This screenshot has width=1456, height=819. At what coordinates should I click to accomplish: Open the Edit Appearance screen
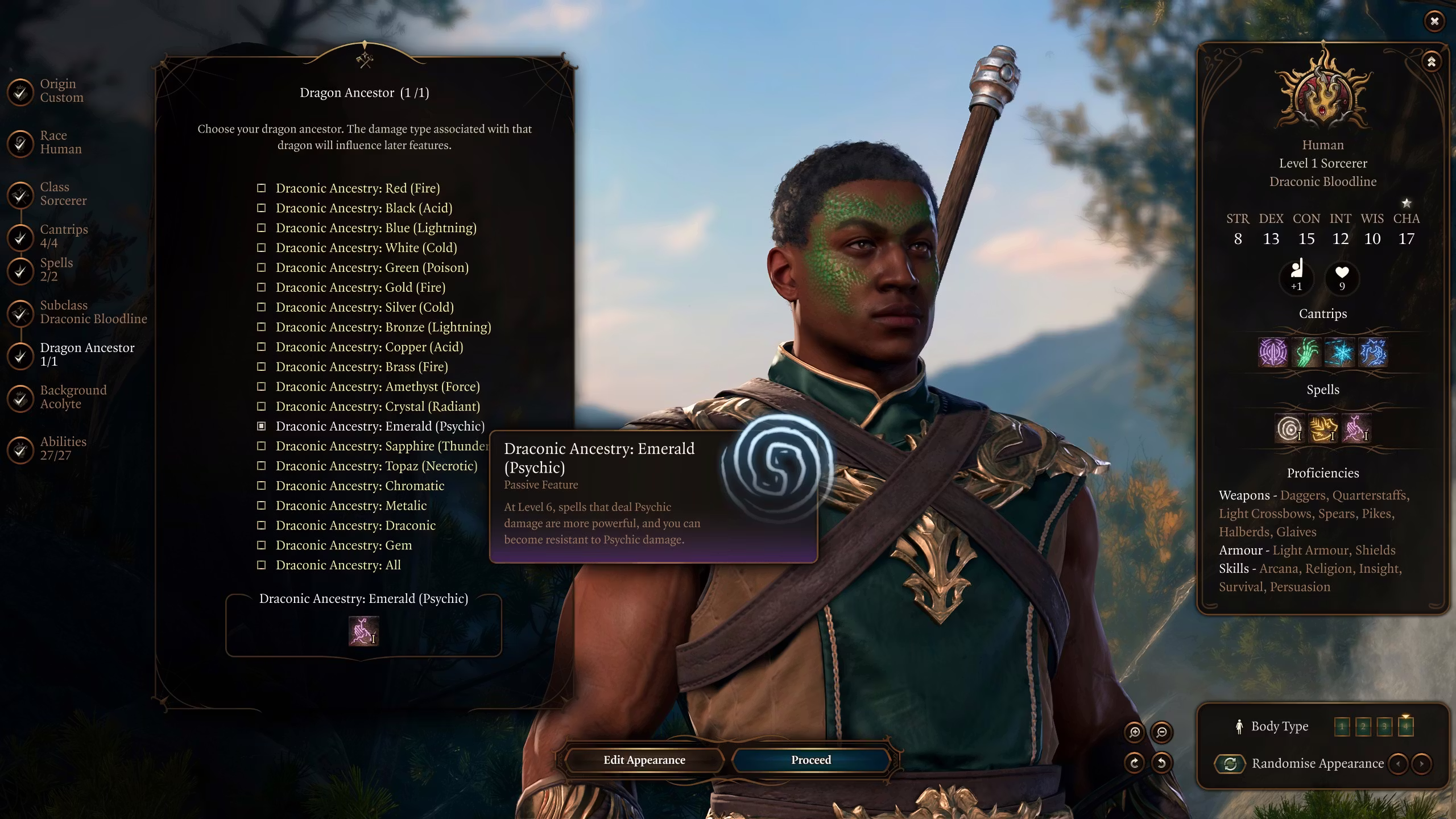(x=644, y=760)
